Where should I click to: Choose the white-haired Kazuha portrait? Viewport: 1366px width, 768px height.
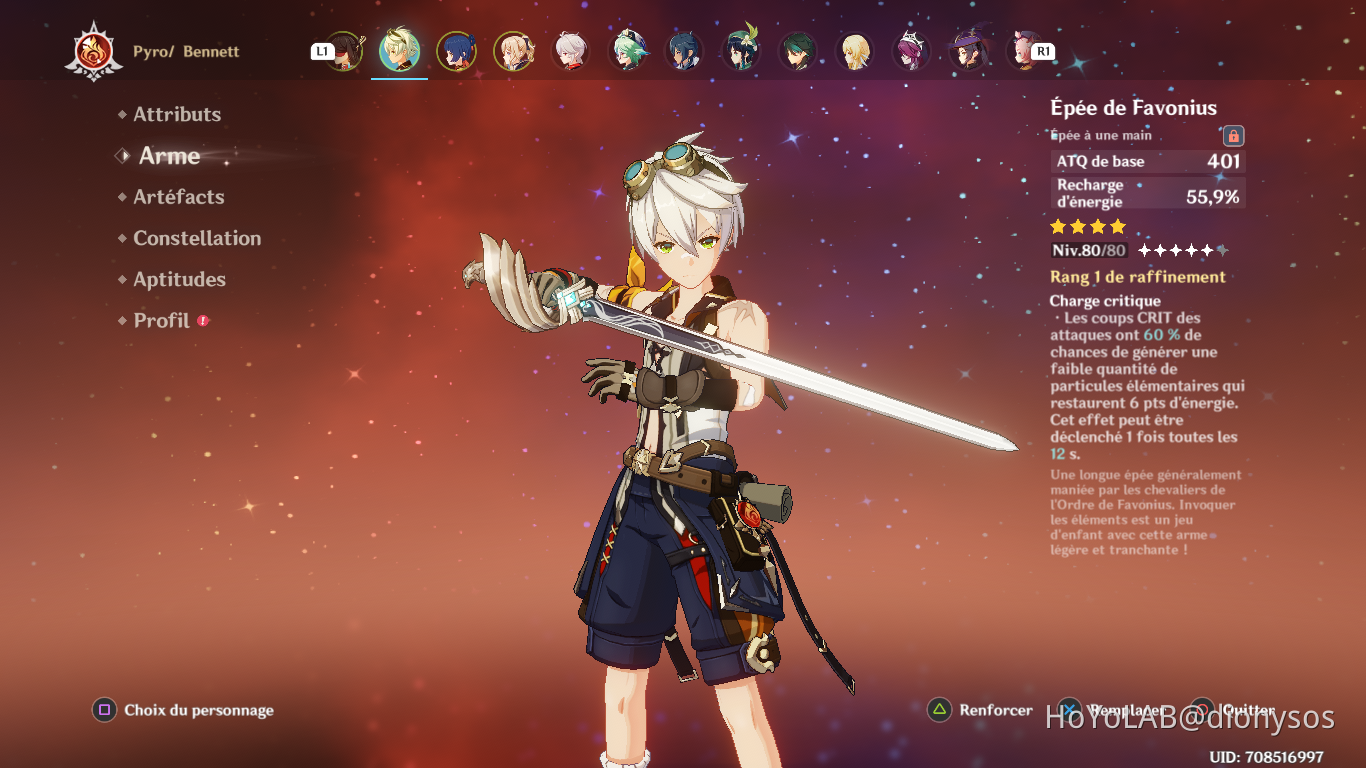pyautogui.click(x=571, y=51)
